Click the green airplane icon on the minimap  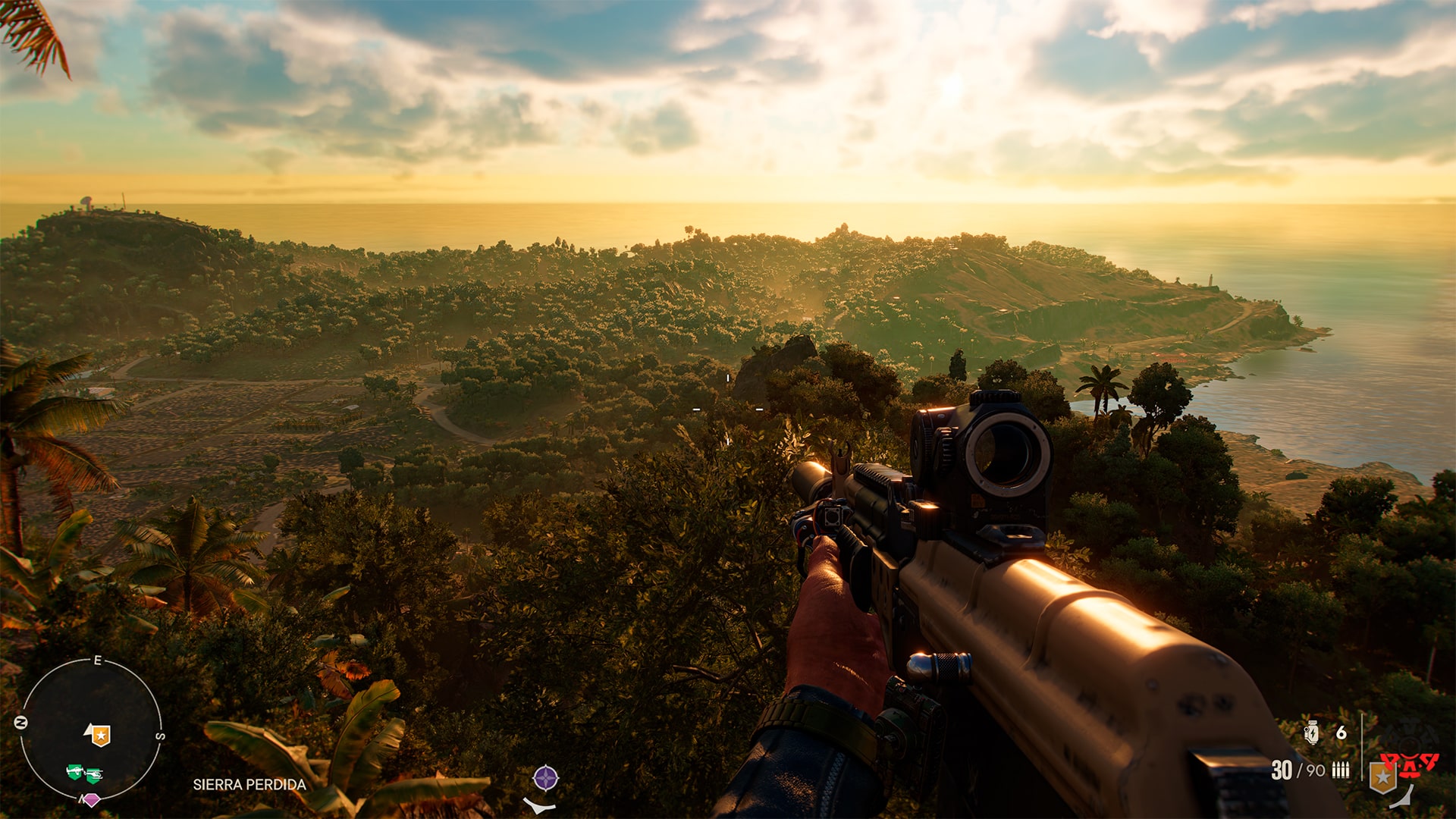[76, 772]
